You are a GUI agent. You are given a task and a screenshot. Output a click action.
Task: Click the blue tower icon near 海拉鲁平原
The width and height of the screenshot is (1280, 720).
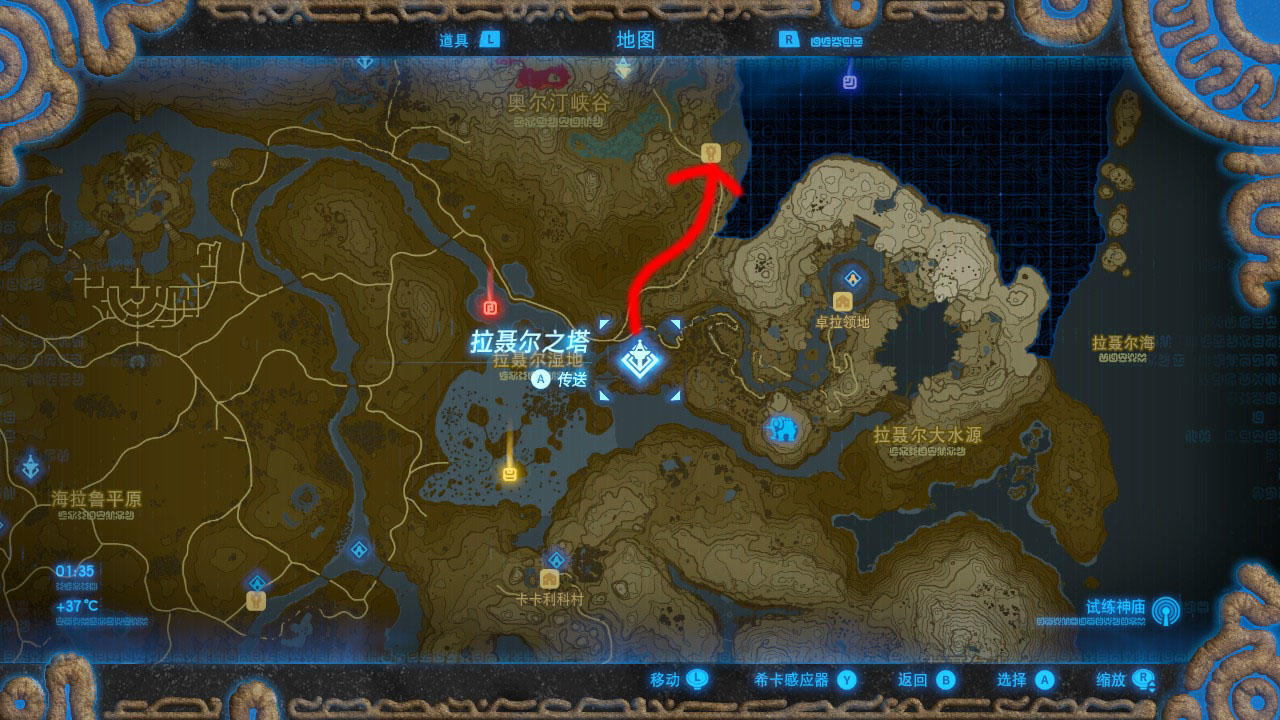(x=30, y=465)
